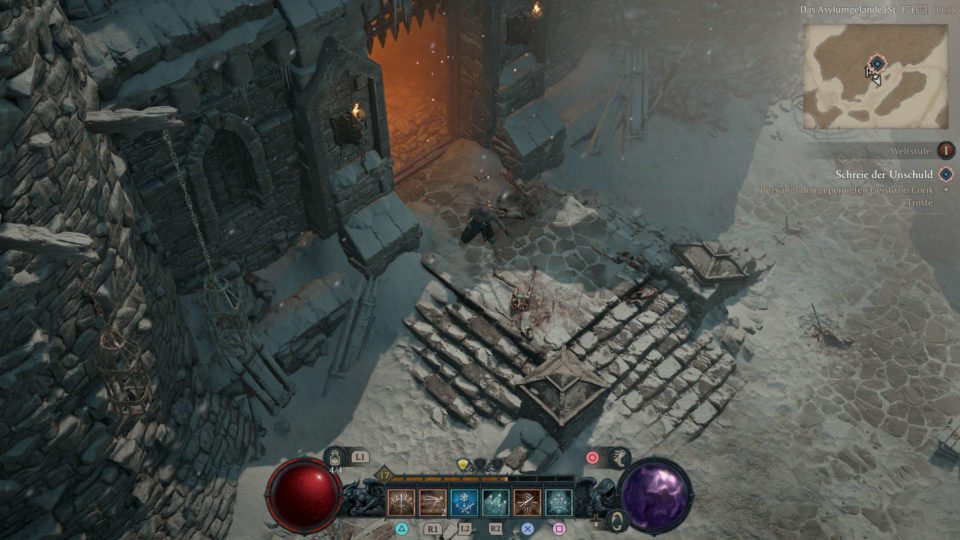
Task: Open the Weltstufe world tier icon
Action: coord(944,150)
